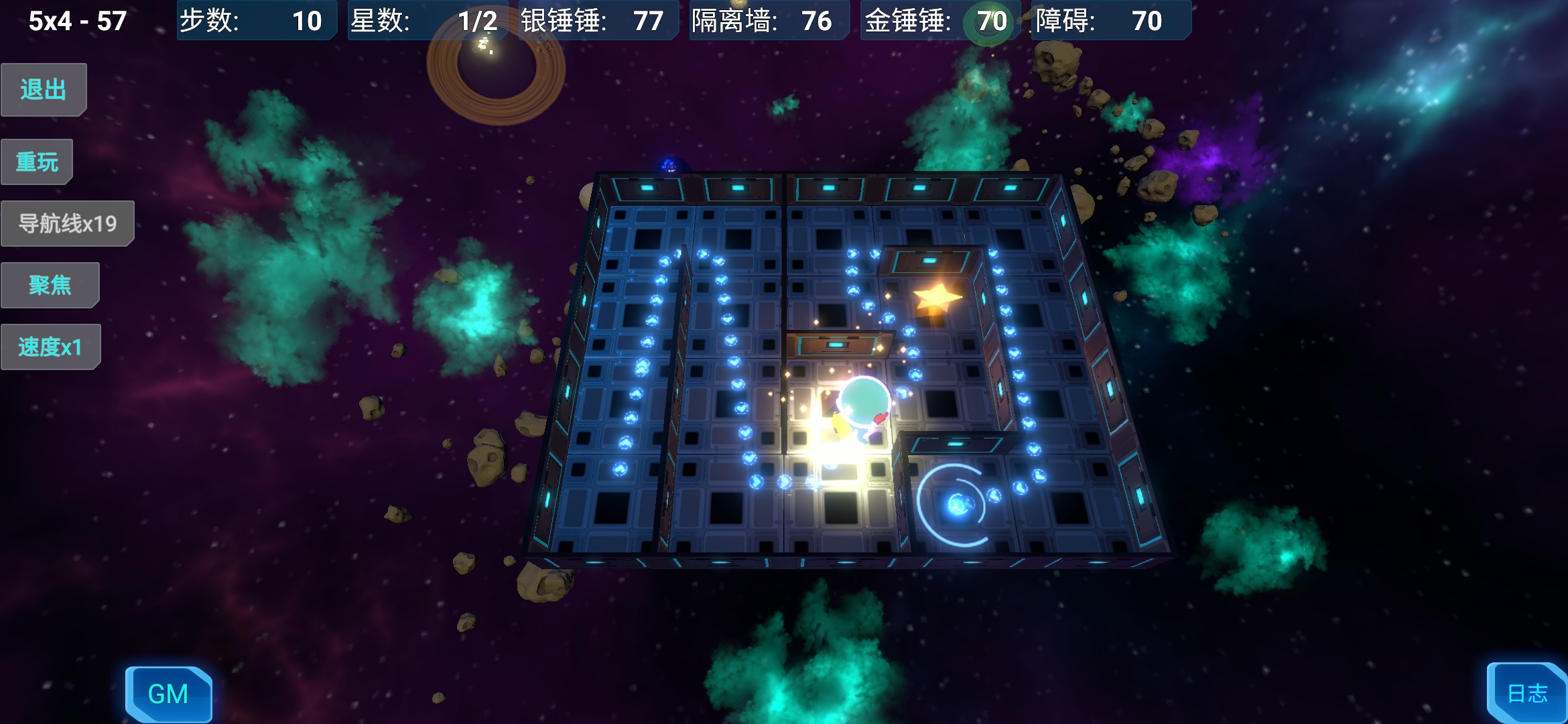Click the GM icon button at bottom left
Viewport: 1568px width, 724px height.
coord(168,694)
